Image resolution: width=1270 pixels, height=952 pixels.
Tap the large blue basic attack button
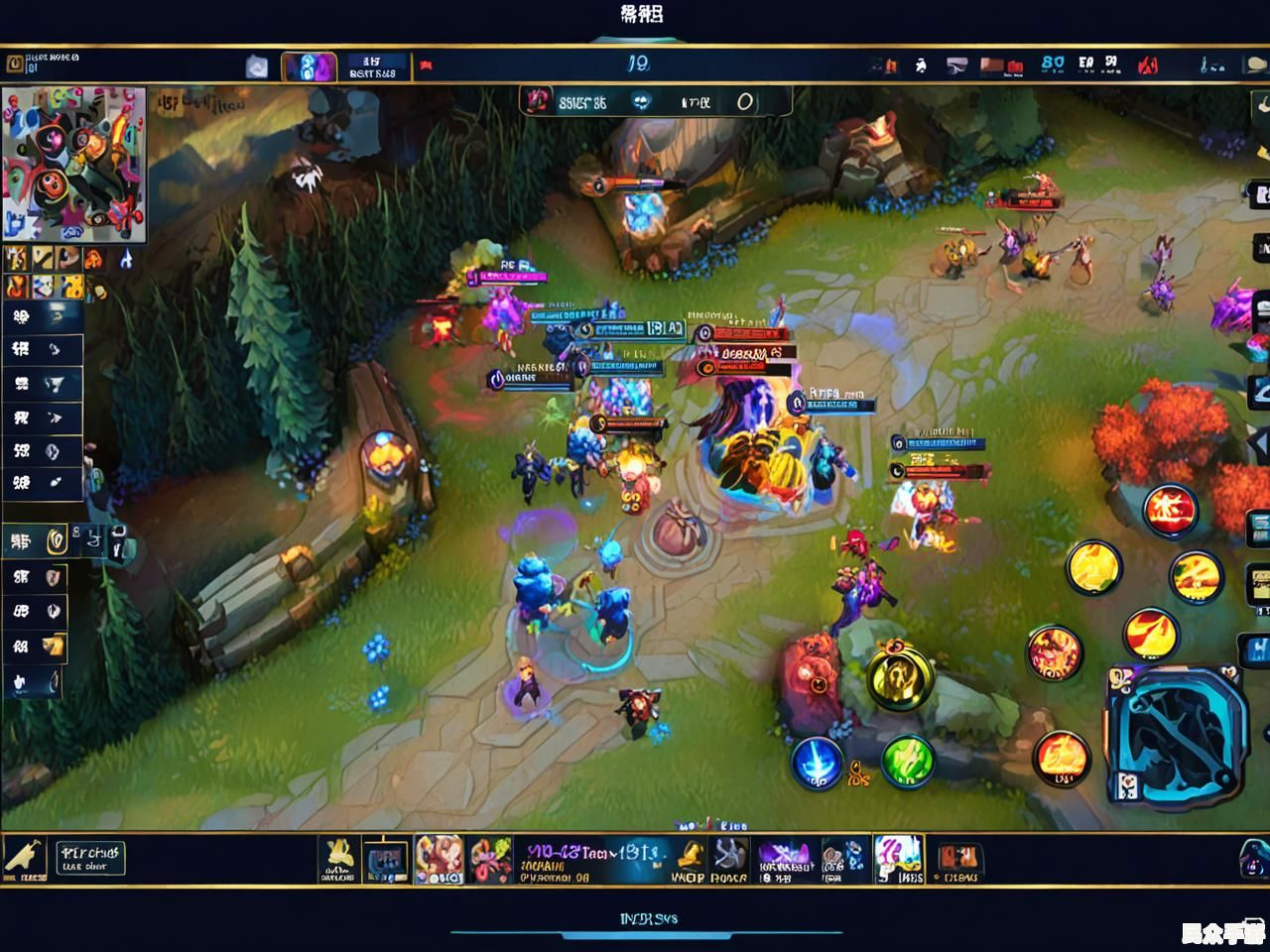1178,735
